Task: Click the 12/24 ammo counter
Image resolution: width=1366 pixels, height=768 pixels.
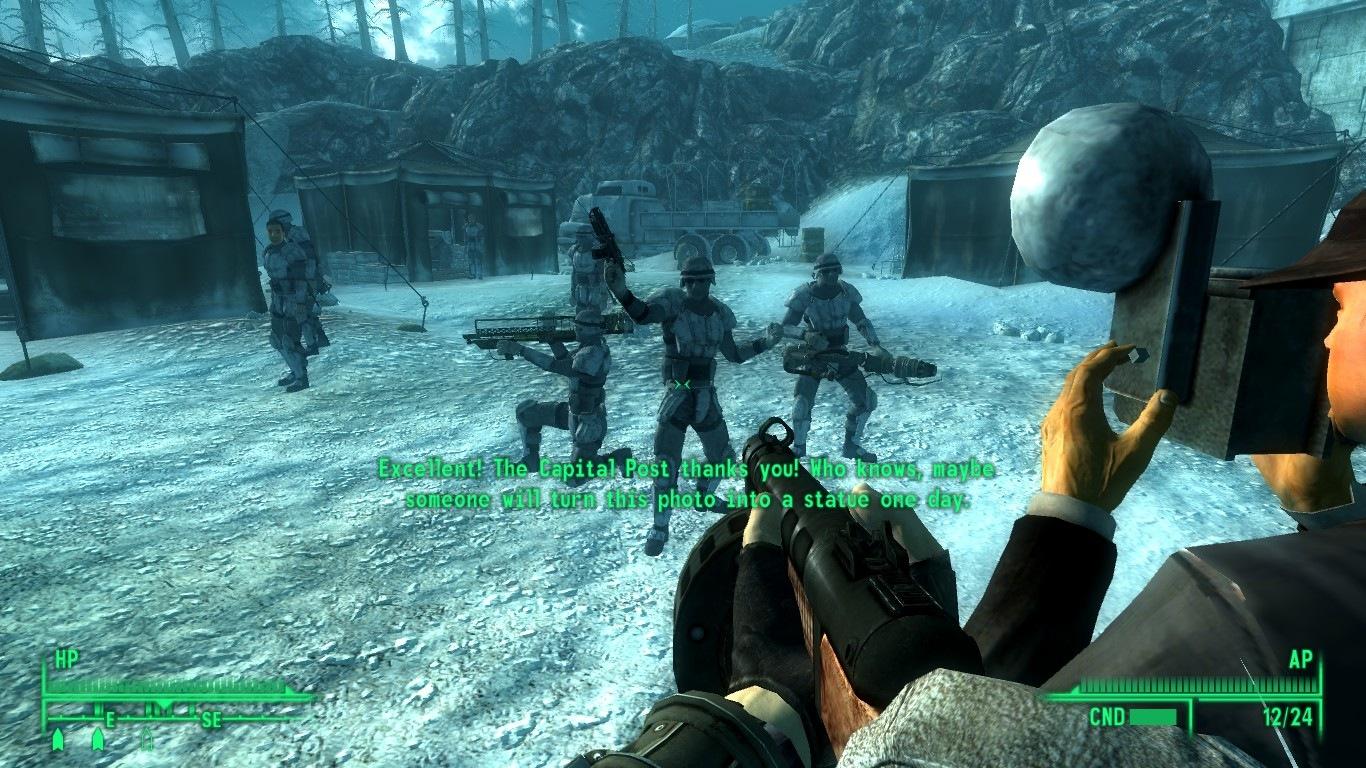Action: (x=1287, y=716)
